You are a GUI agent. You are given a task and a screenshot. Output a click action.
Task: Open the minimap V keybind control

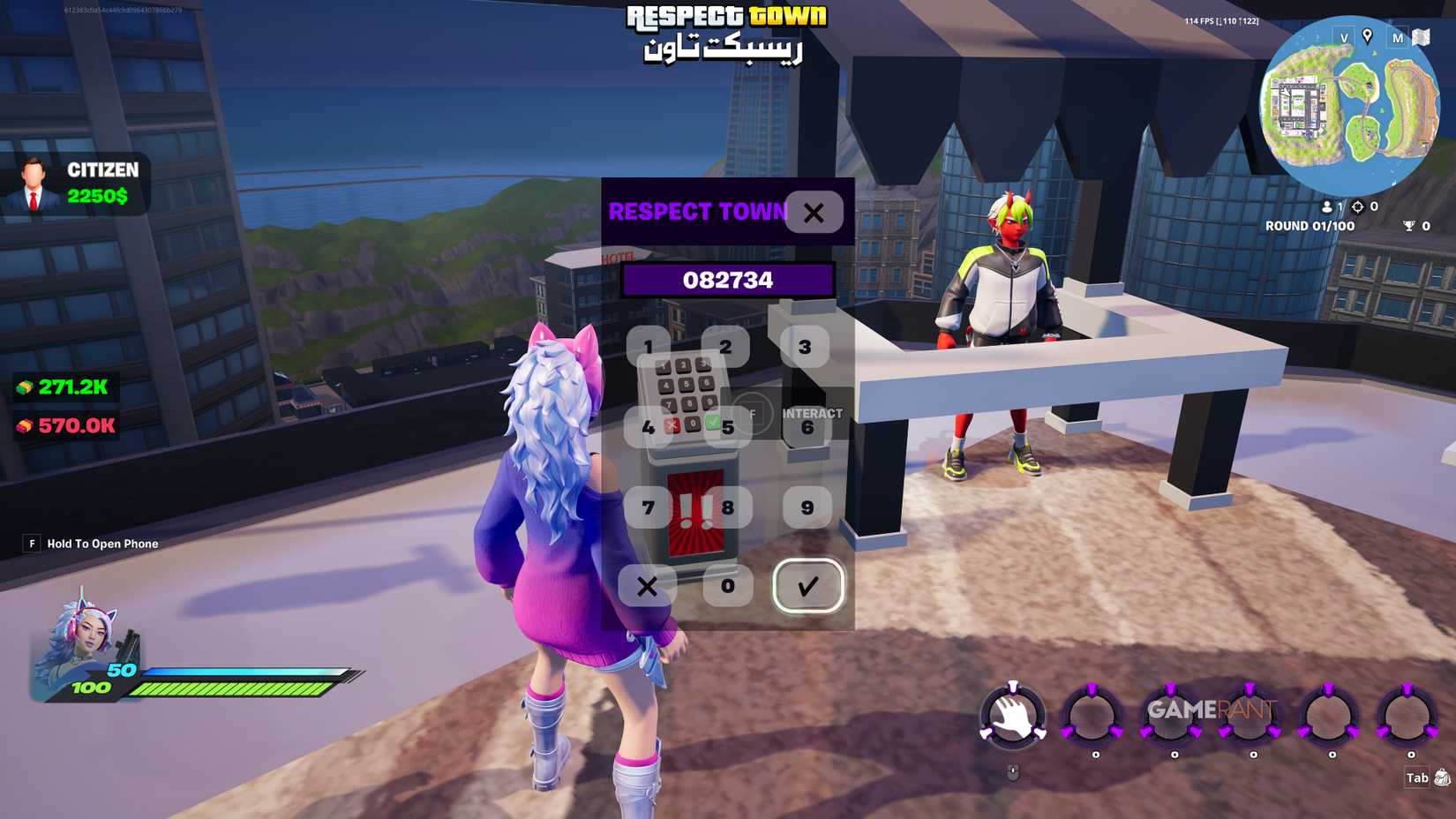point(1344,39)
